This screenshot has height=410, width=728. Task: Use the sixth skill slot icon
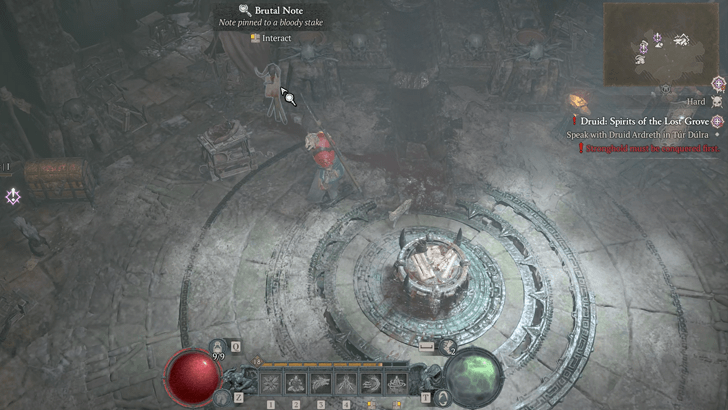pos(396,382)
